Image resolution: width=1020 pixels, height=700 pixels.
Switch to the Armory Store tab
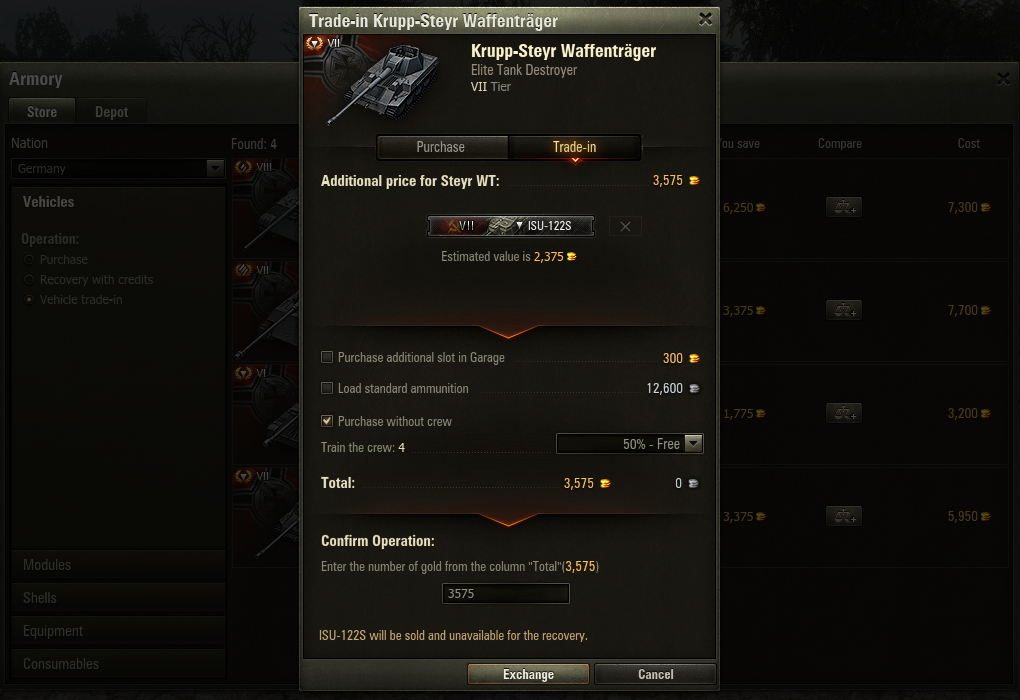42,112
